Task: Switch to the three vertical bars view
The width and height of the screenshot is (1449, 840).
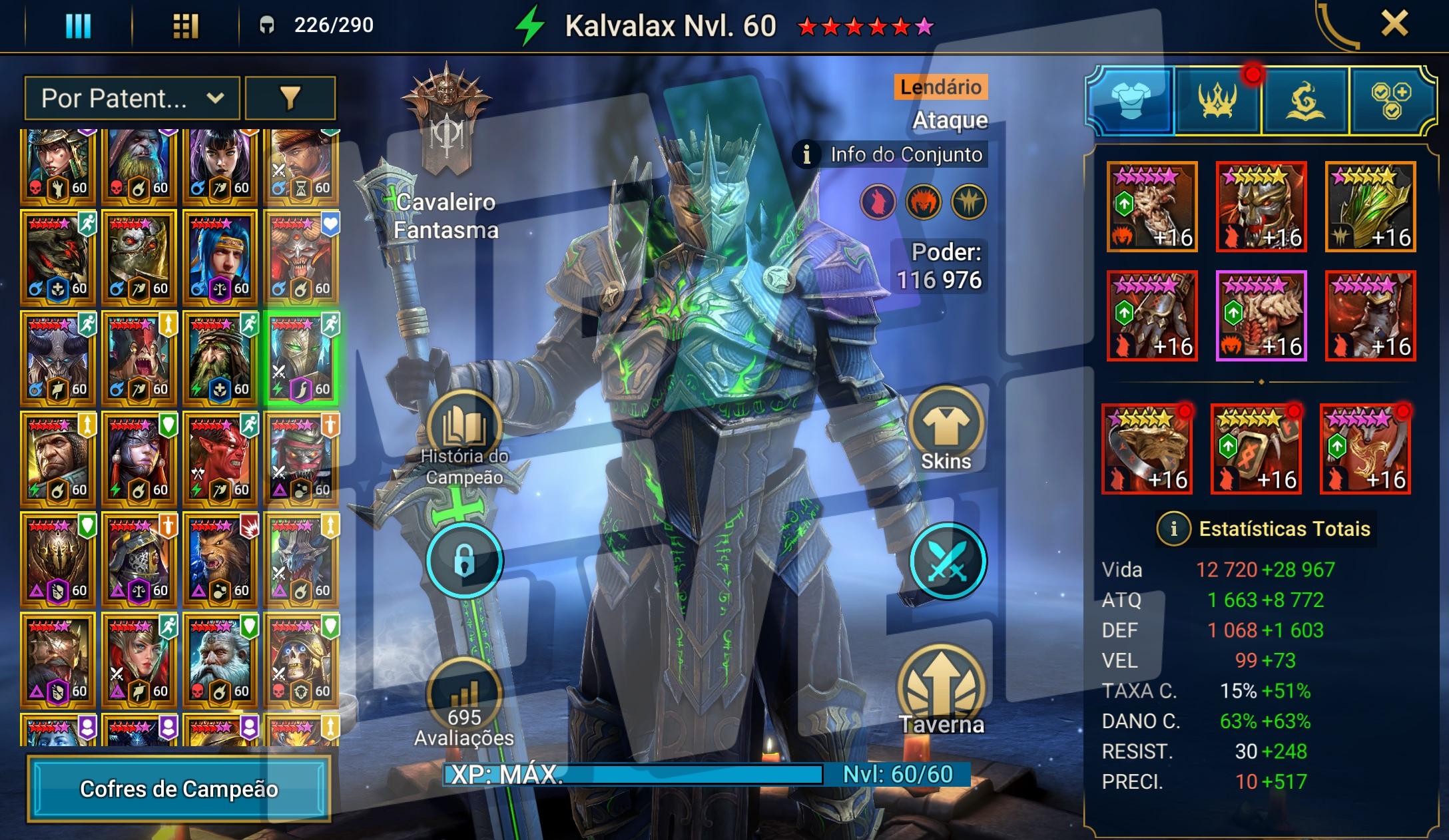Action: click(78, 26)
